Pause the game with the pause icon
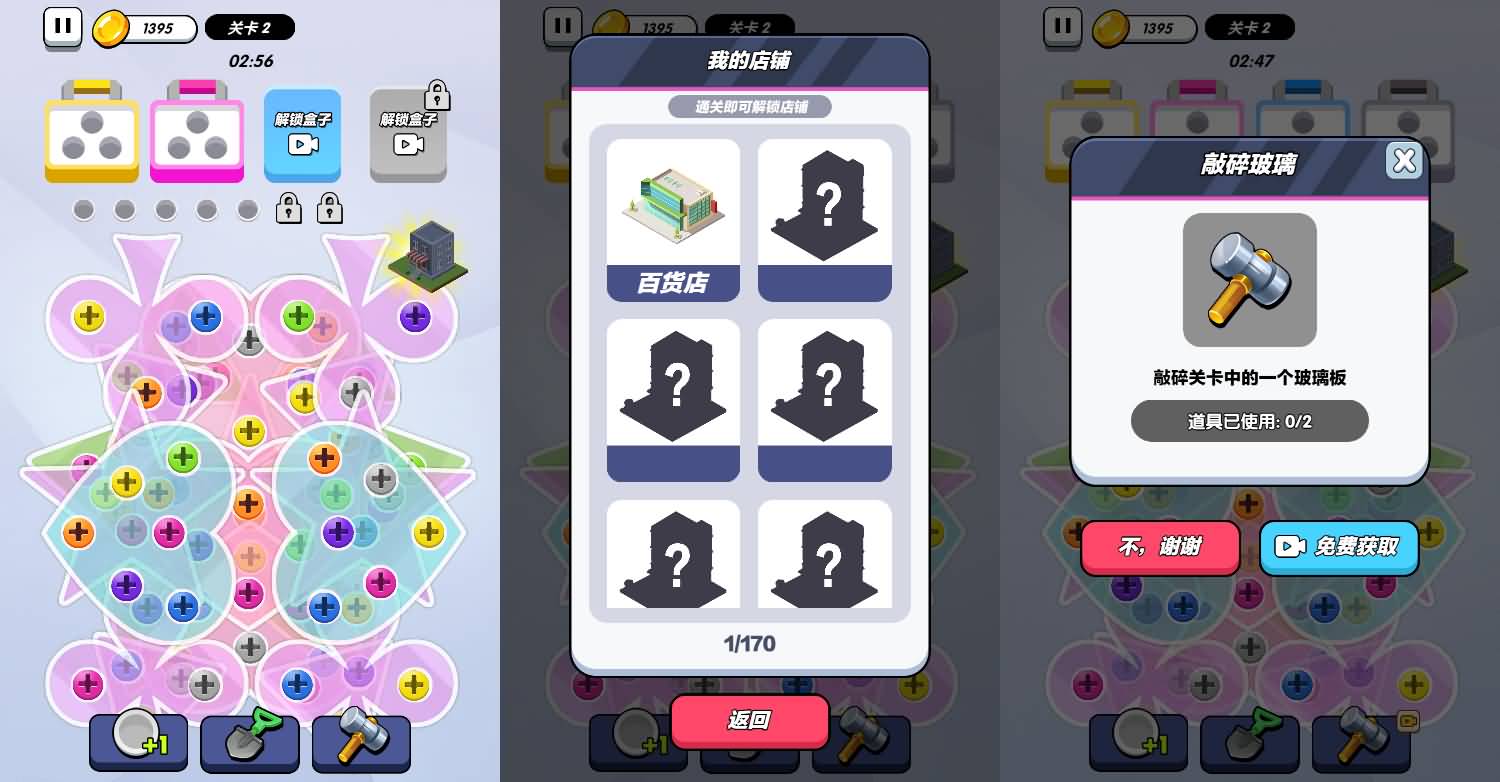The width and height of the screenshot is (1500, 782). coord(63,28)
